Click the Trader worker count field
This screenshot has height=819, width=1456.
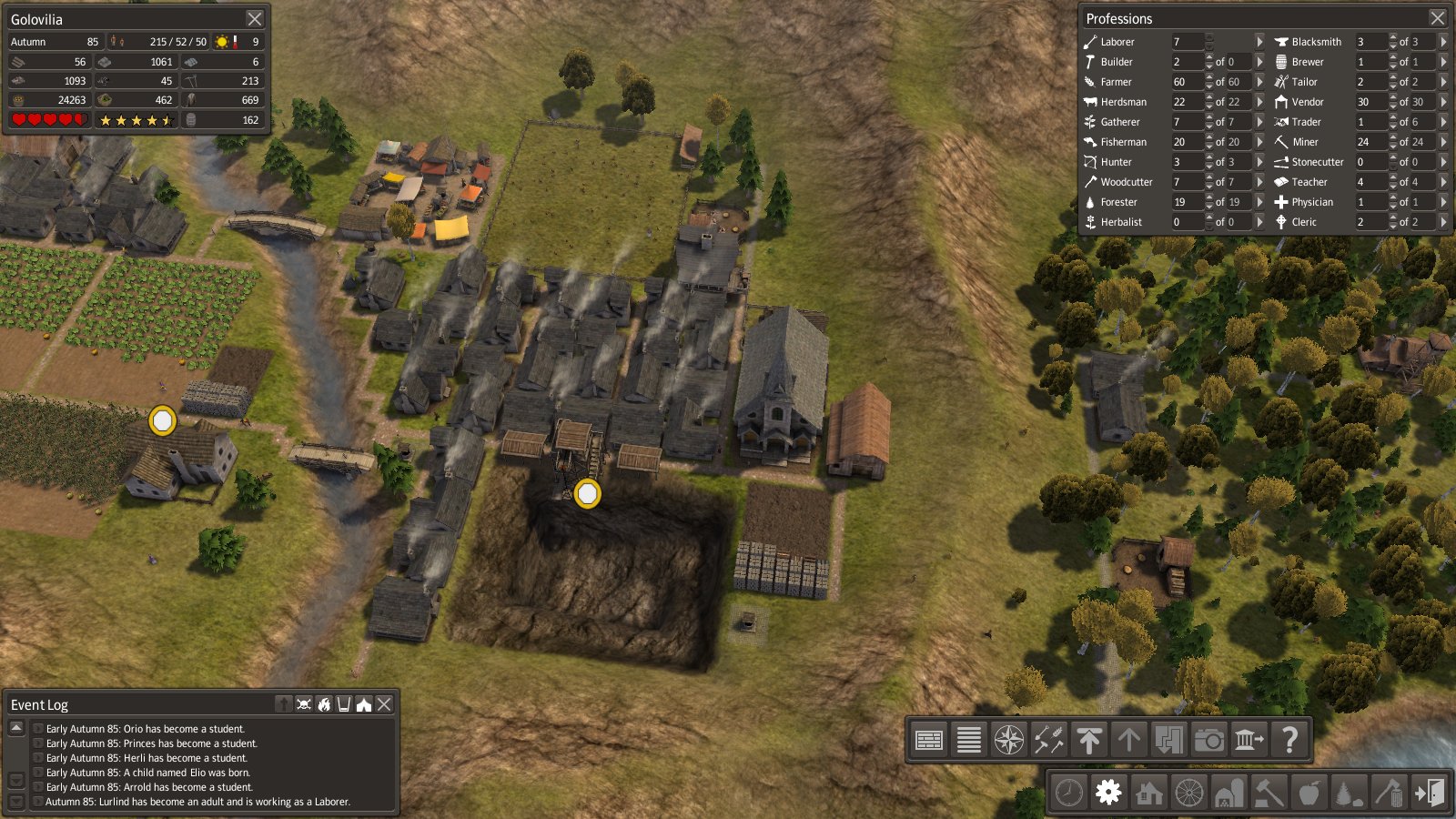click(x=1370, y=122)
